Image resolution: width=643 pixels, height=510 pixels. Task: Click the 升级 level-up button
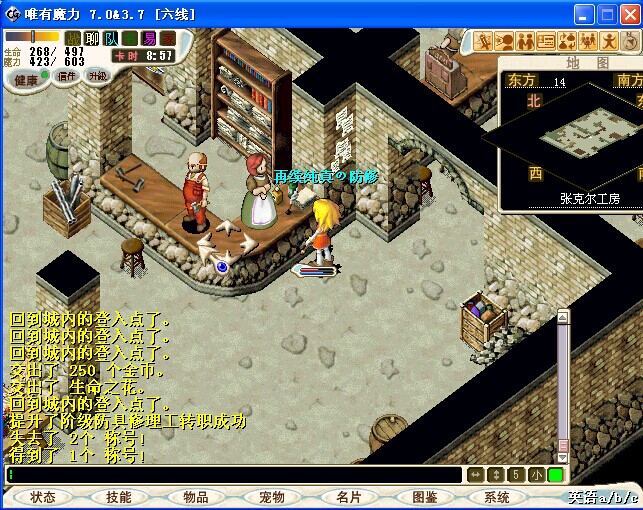point(97,76)
